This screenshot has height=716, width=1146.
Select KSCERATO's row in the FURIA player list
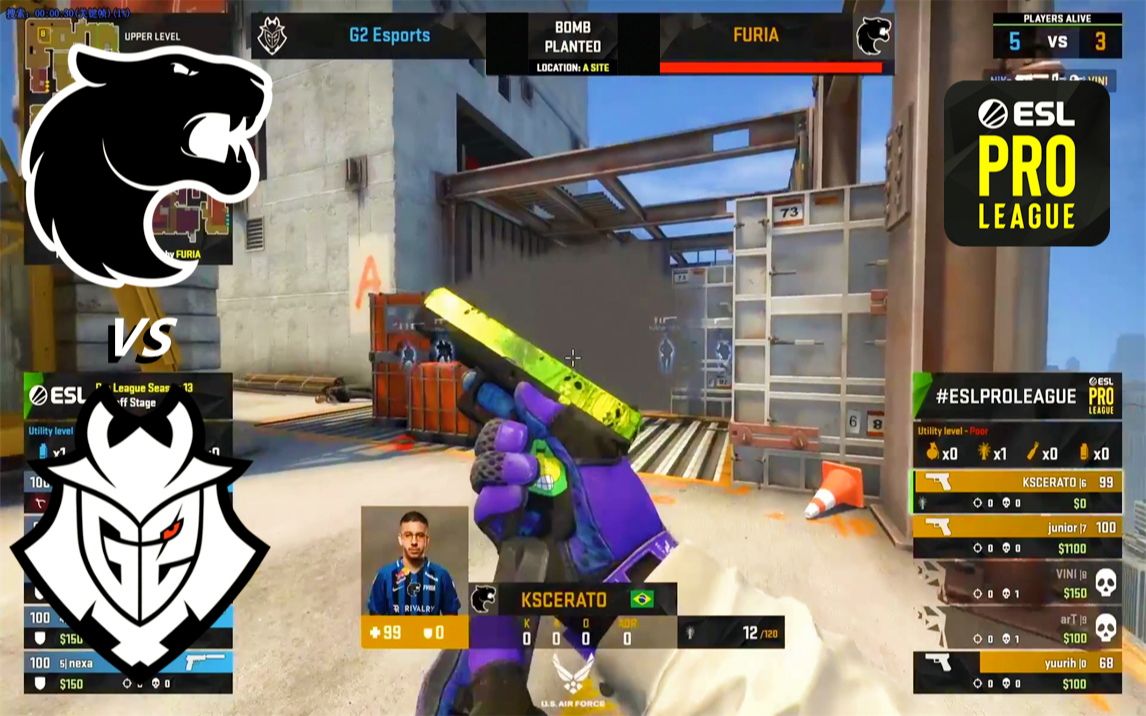coord(1016,490)
